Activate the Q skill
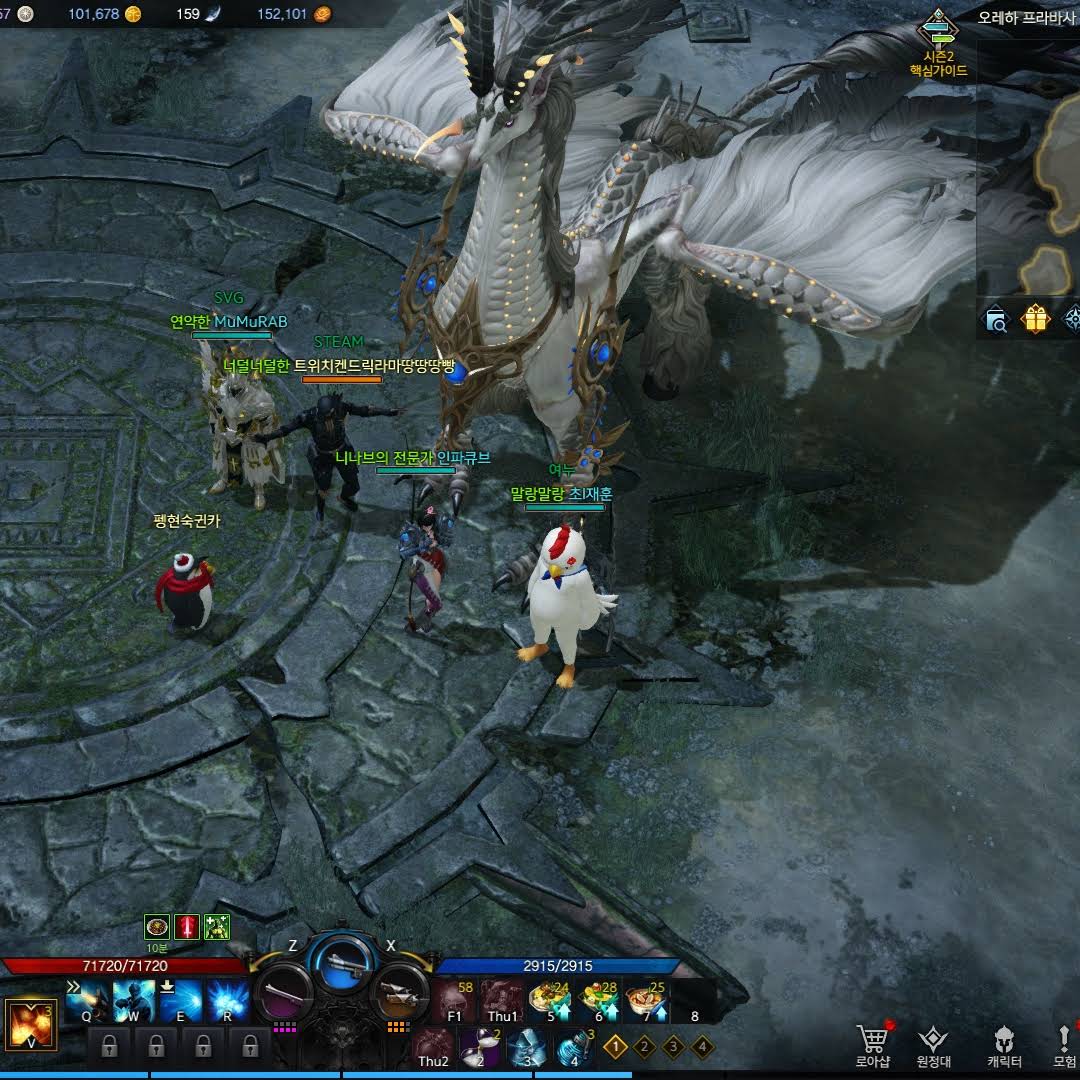Viewport: 1080px width, 1080px height. (87, 1000)
